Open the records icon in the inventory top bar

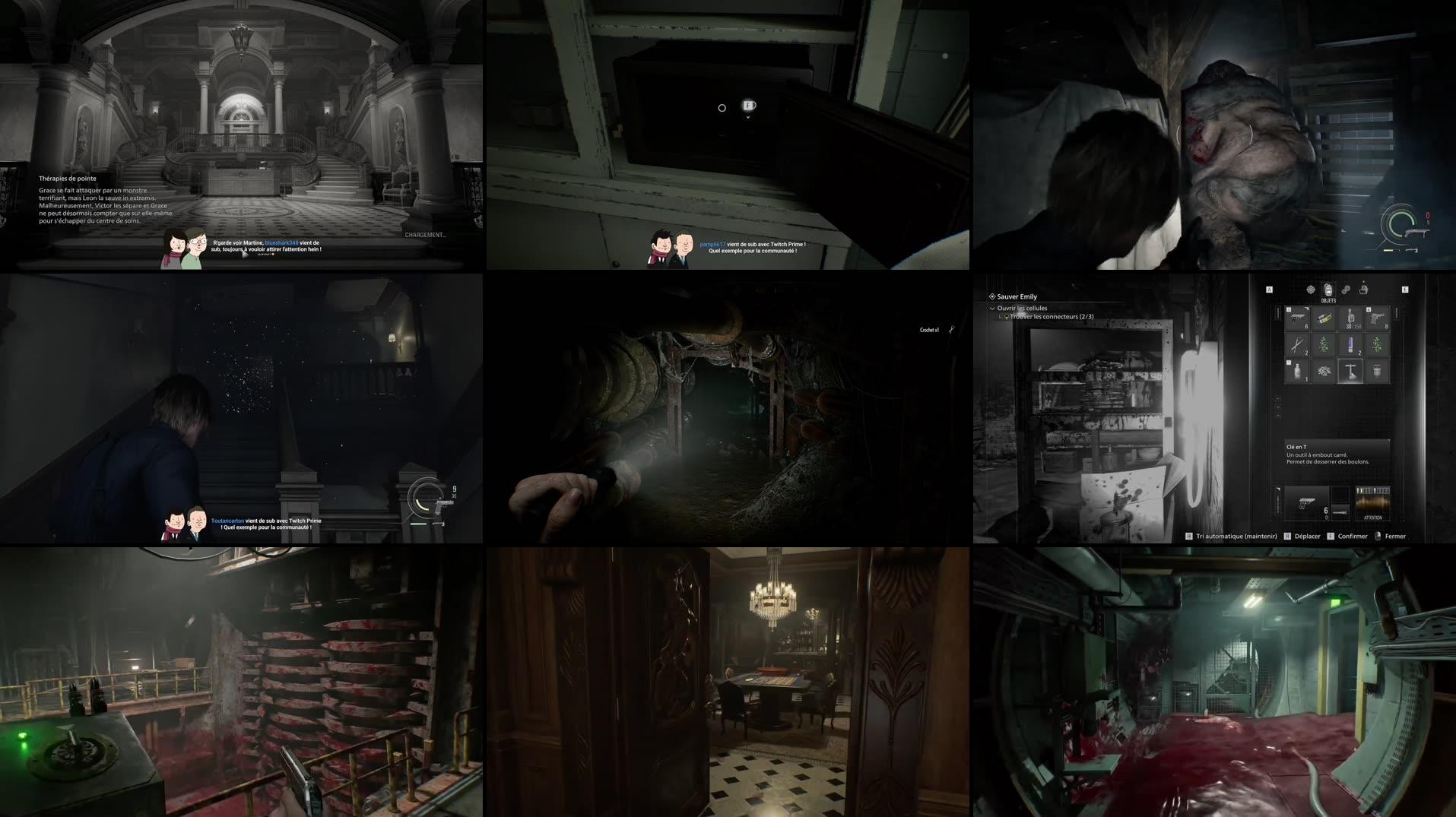(1364, 290)
